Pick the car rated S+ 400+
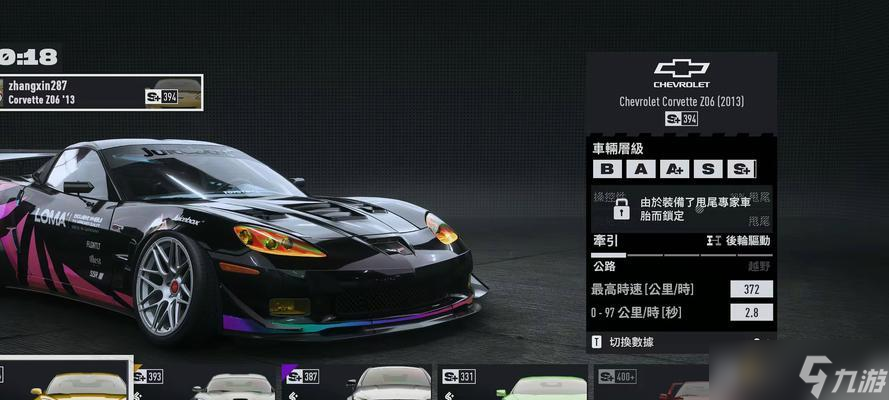The image size is (889, 400). point(650,382)
